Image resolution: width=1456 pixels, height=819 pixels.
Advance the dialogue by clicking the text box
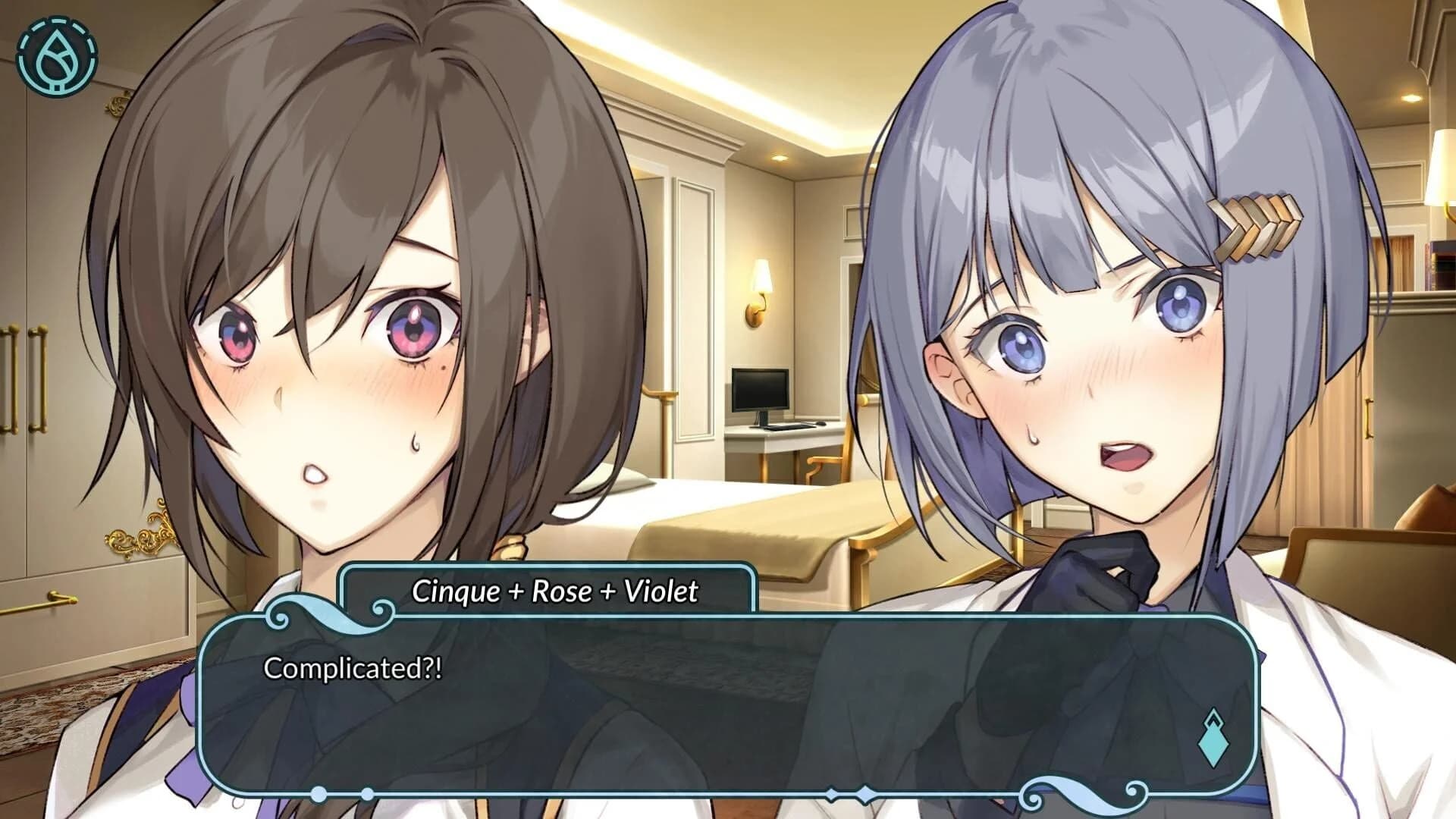pyautogui.click(x=728, y=705)
